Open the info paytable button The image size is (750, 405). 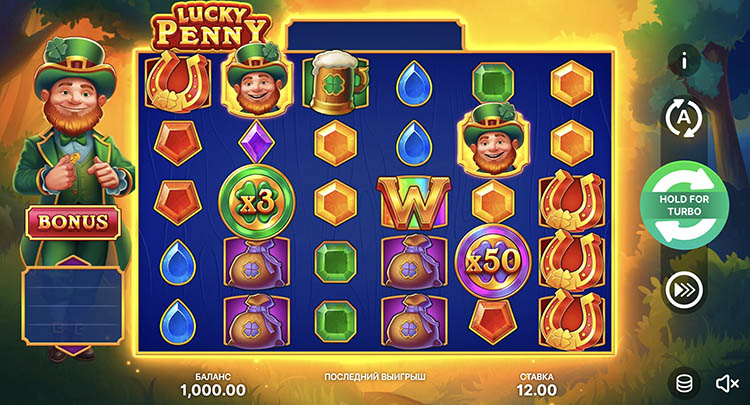[x=684, y=60]
